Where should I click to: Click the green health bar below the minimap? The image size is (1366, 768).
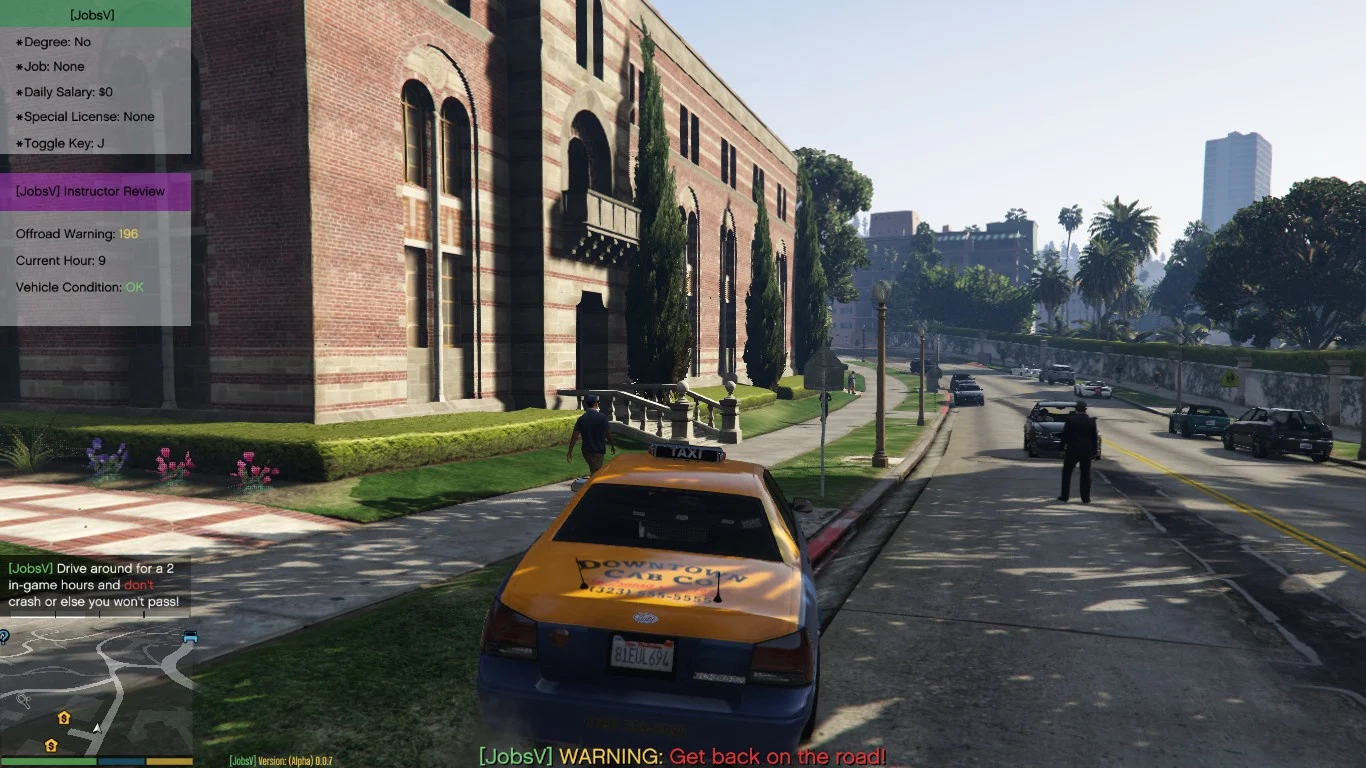coord(48,760)
